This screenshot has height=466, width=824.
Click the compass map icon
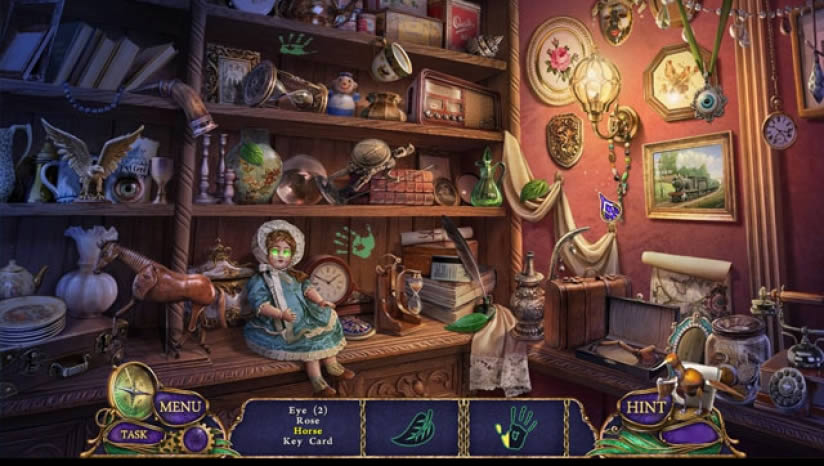[x=131, y=387]
